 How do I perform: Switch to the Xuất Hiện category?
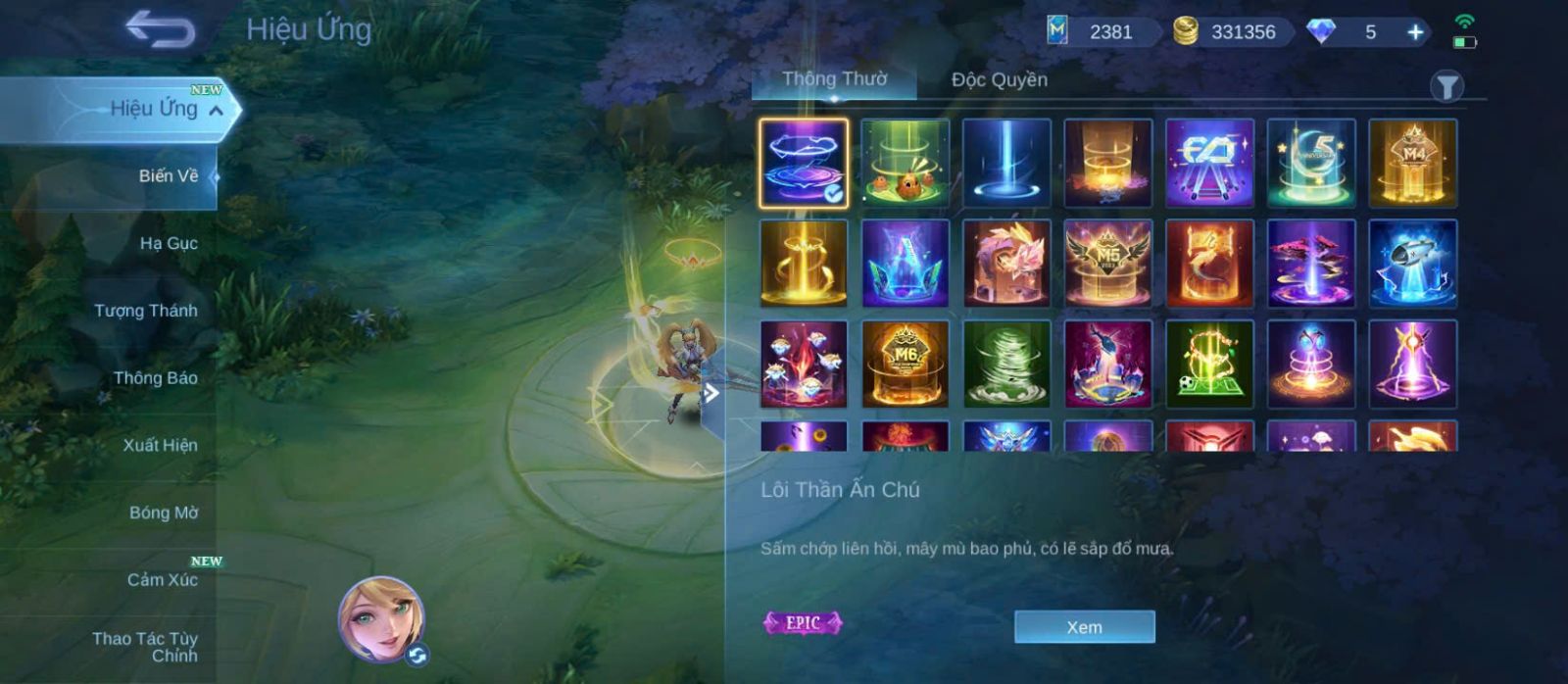(x=160, y=445)
